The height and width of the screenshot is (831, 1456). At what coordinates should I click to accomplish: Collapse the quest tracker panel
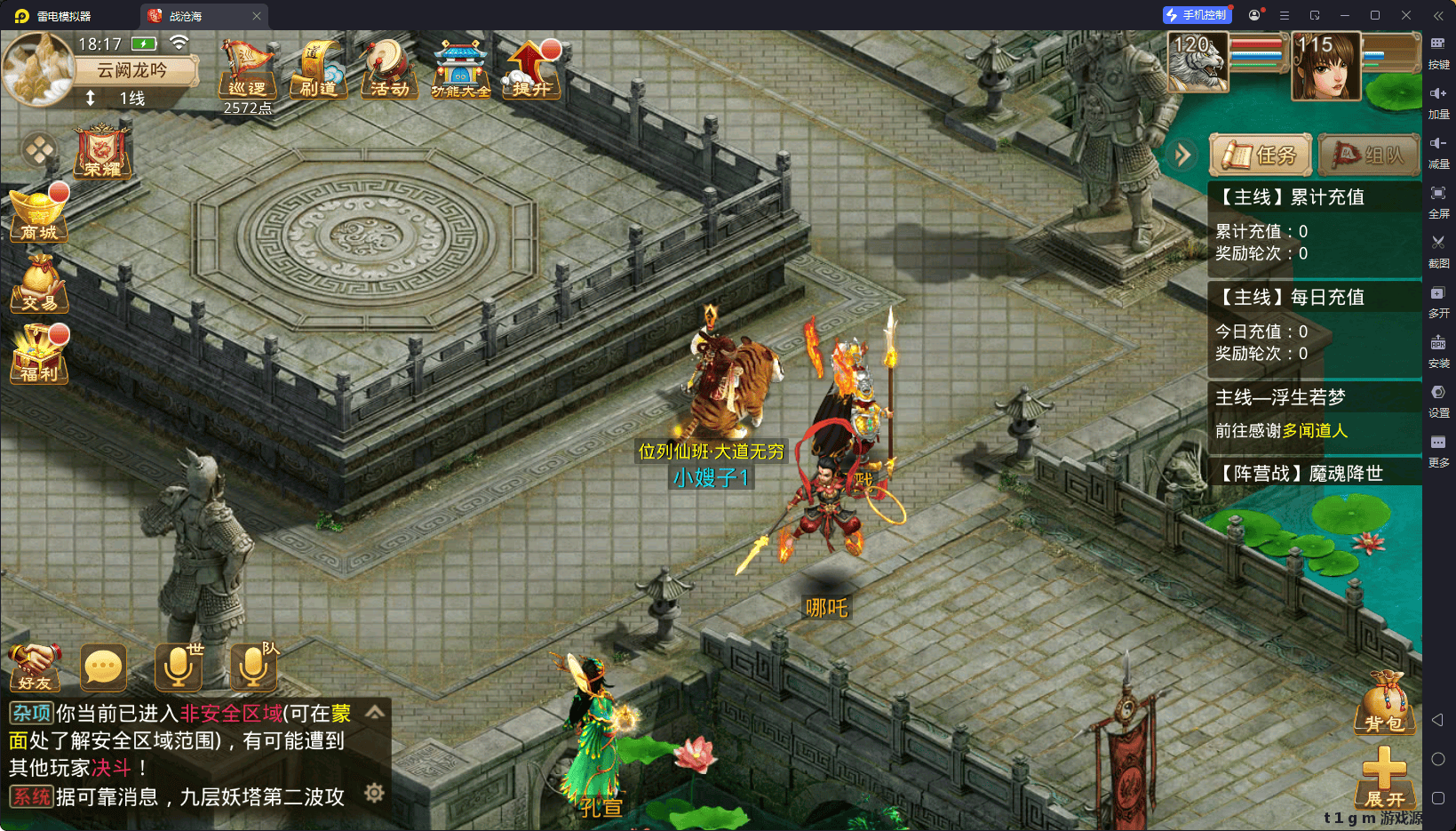click(x=1182, y=153)
